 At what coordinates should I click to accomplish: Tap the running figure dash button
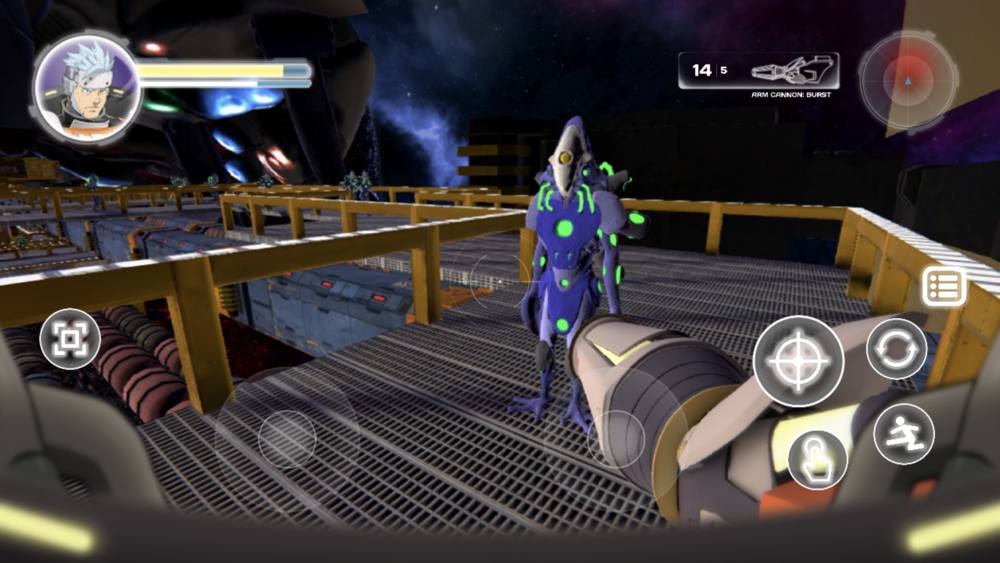coord(903,434)
